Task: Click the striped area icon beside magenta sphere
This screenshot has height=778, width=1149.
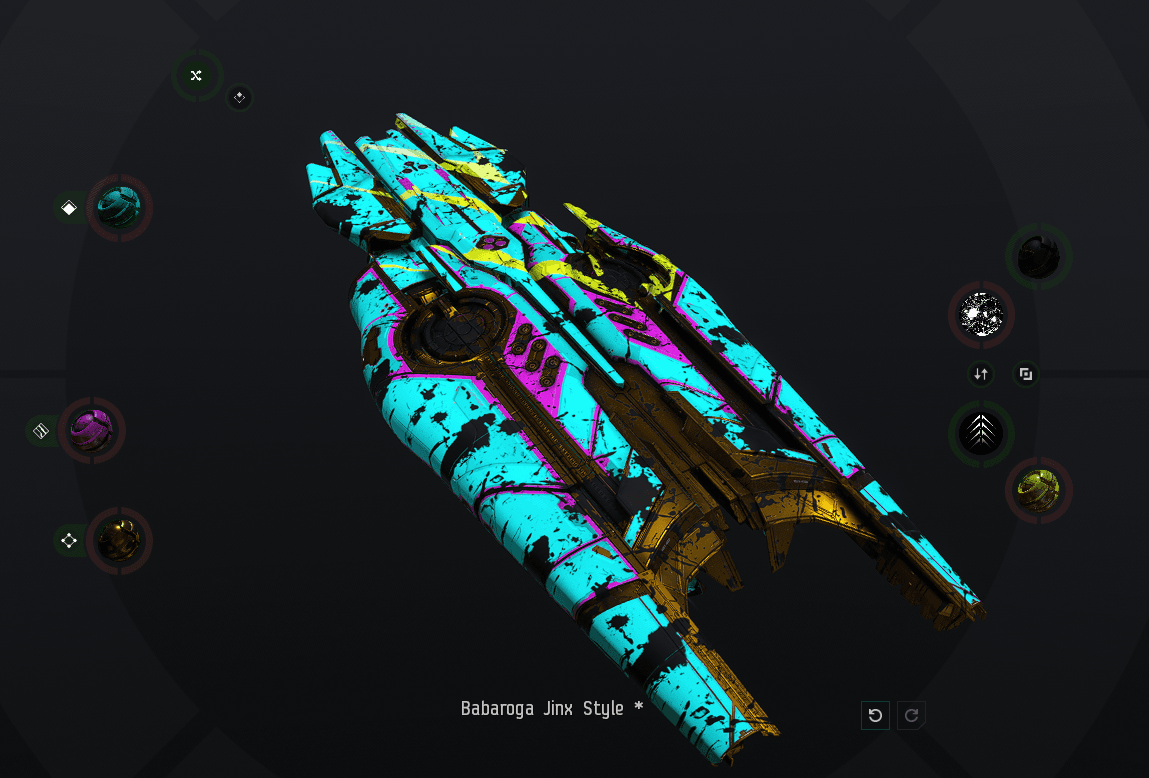Action: point(41,431)
